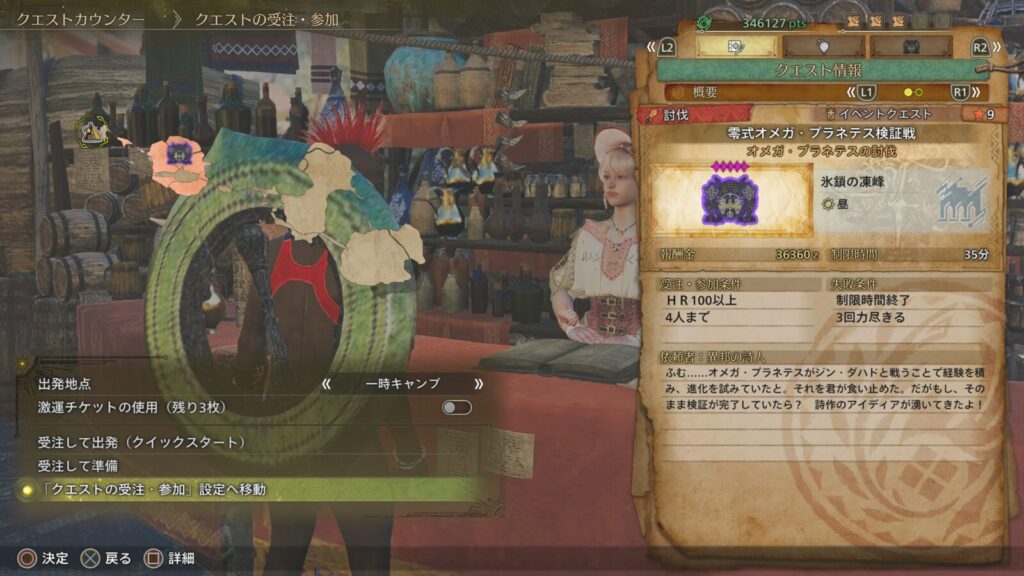This screenshot has height=576, width=1024.
Task: Click right arrow next to 一時キャンプ
Action: (479, 384)
